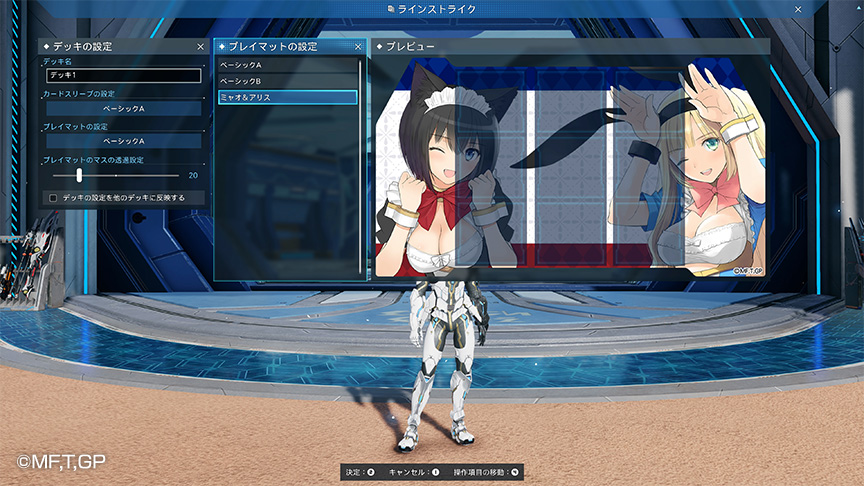Click the デッキ名 text field
This screenshot has height=486, width=864.
(122, 75)
